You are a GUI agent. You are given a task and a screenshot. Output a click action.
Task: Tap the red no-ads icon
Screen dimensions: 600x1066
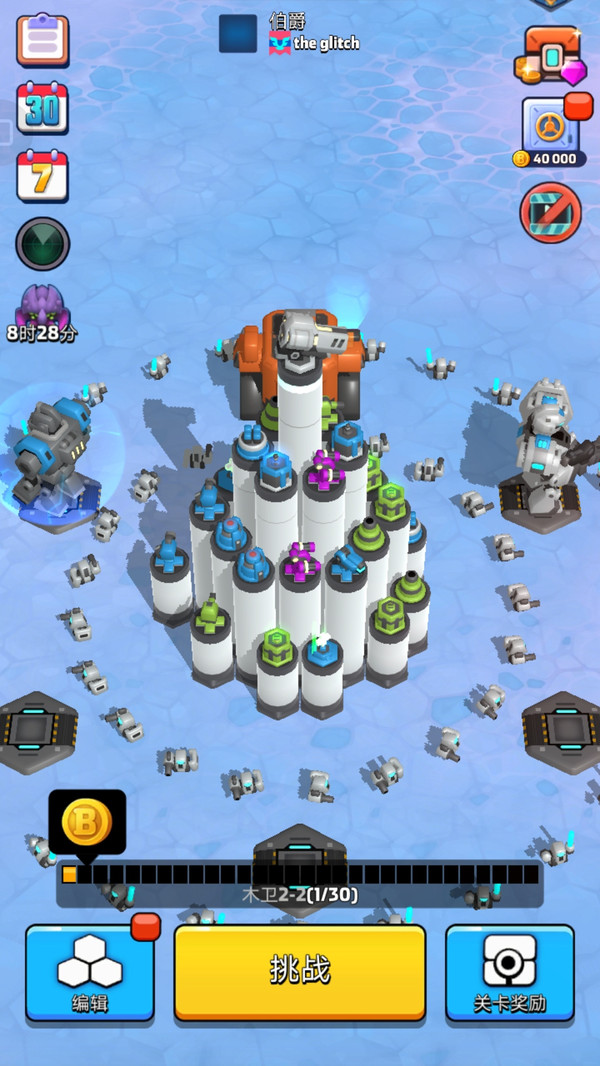point(550,212)
